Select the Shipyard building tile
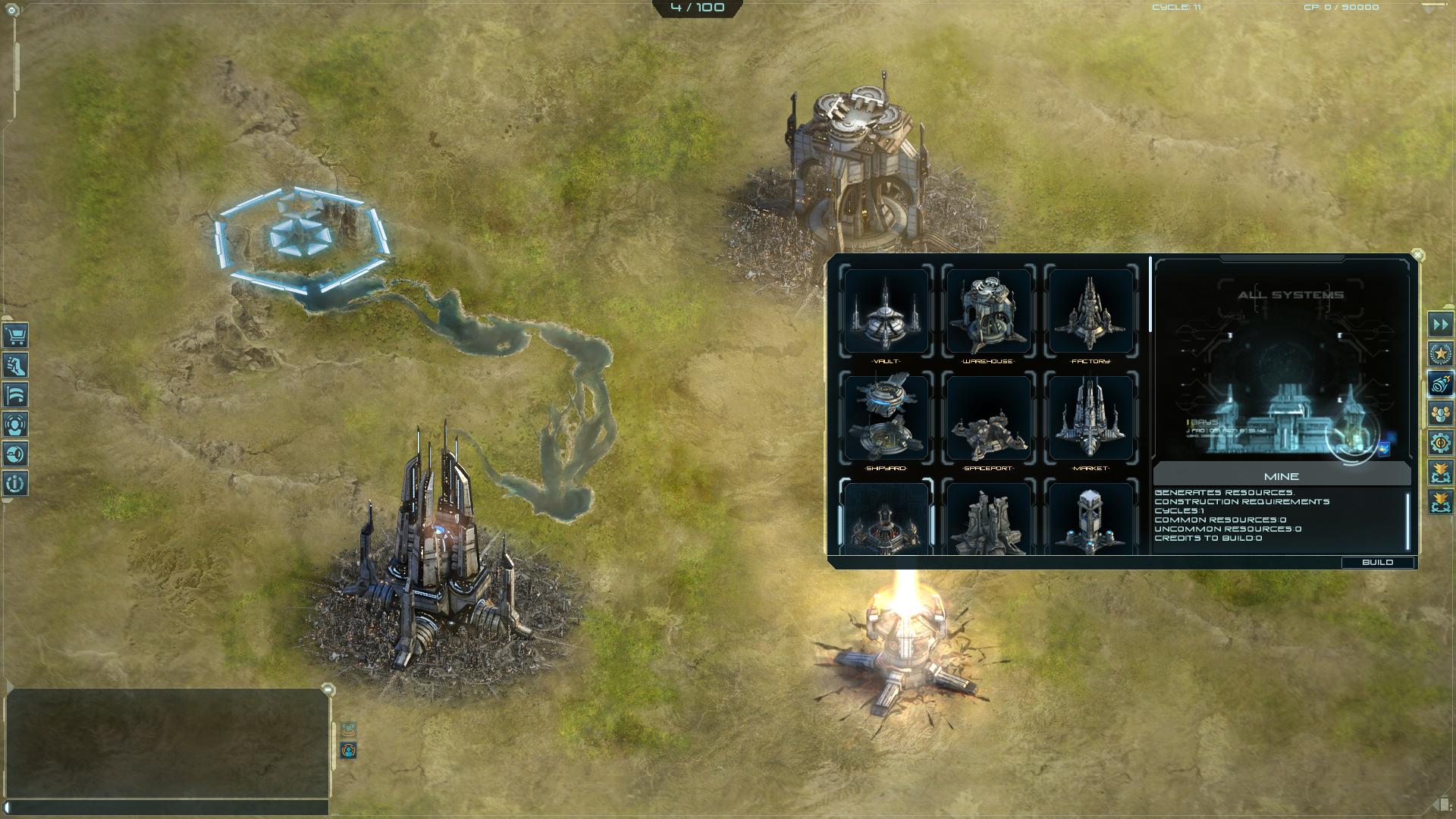This screenshot has width=1456, height=819. tap(886, 418)
